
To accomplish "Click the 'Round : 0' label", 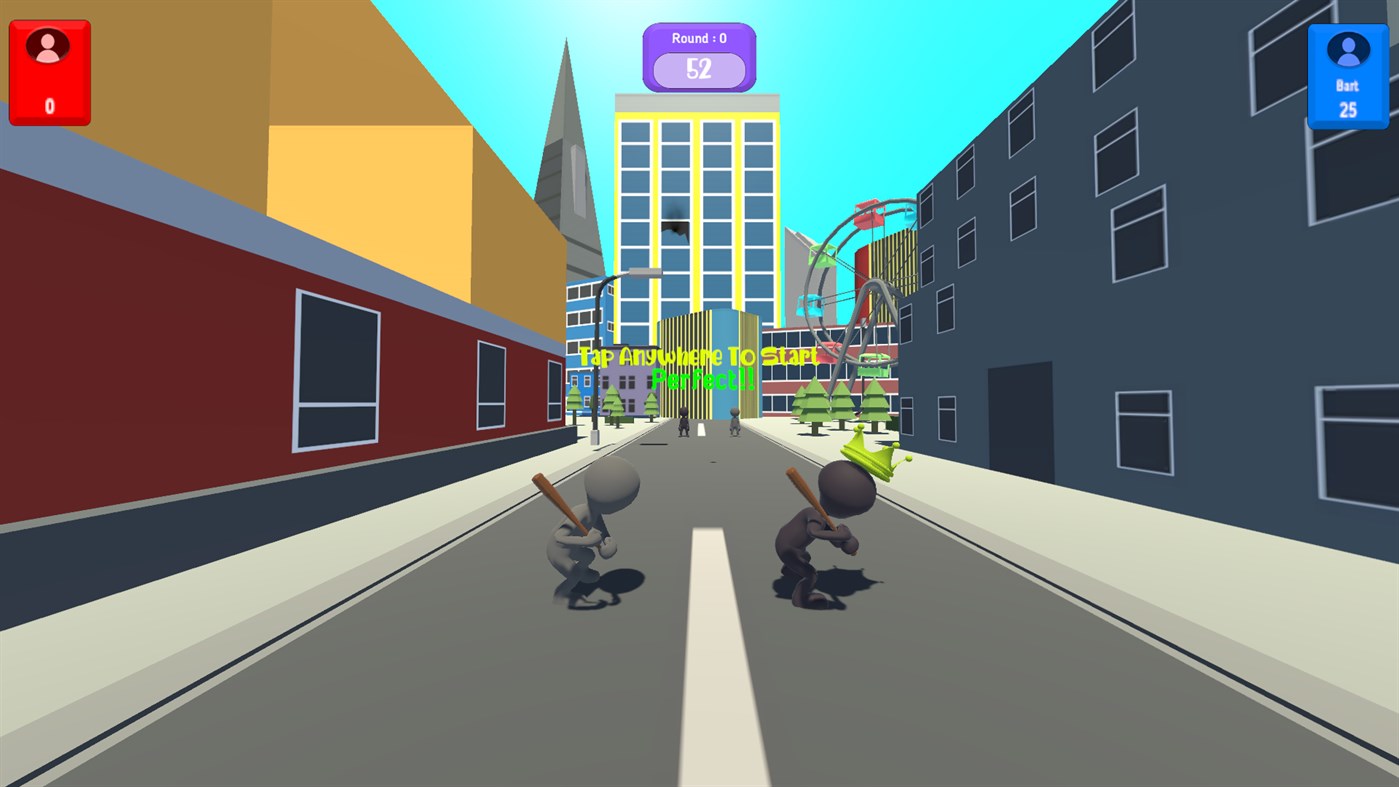I will pyautogui.click(x=698, y=37).
